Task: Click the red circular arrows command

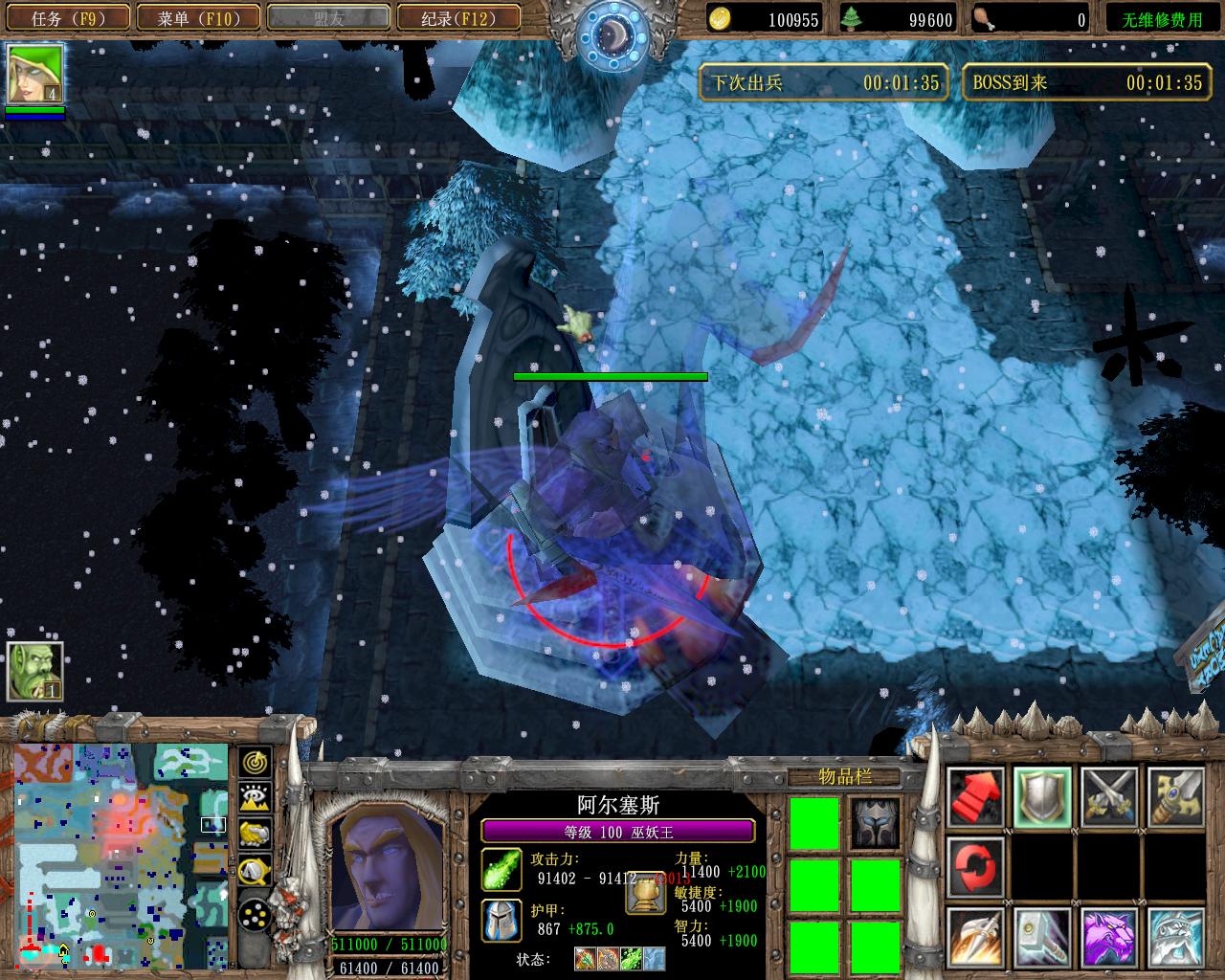Action: (x=976, y=866)
